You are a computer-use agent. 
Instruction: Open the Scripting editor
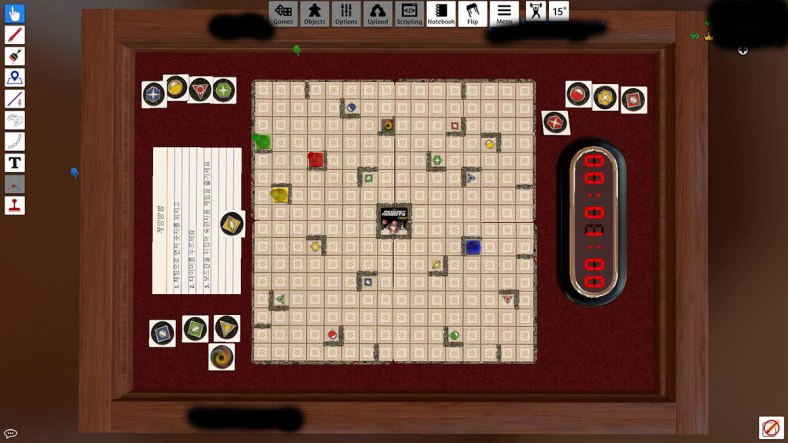coord(409,13)
